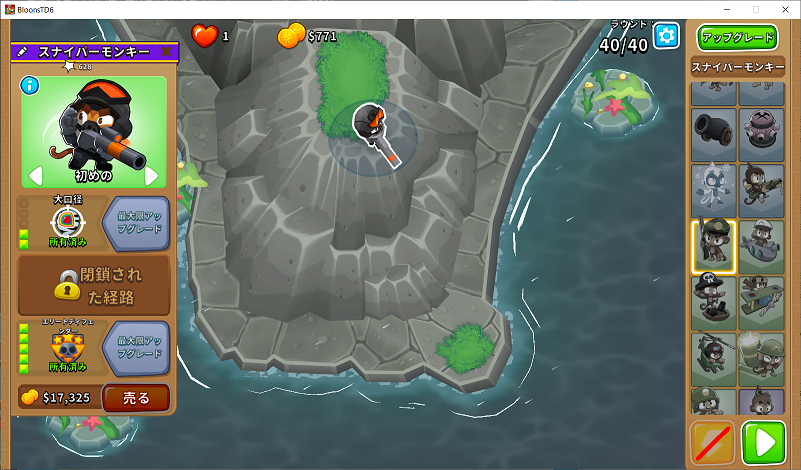Switch targeting mode with right arrow

click(152, 176)
